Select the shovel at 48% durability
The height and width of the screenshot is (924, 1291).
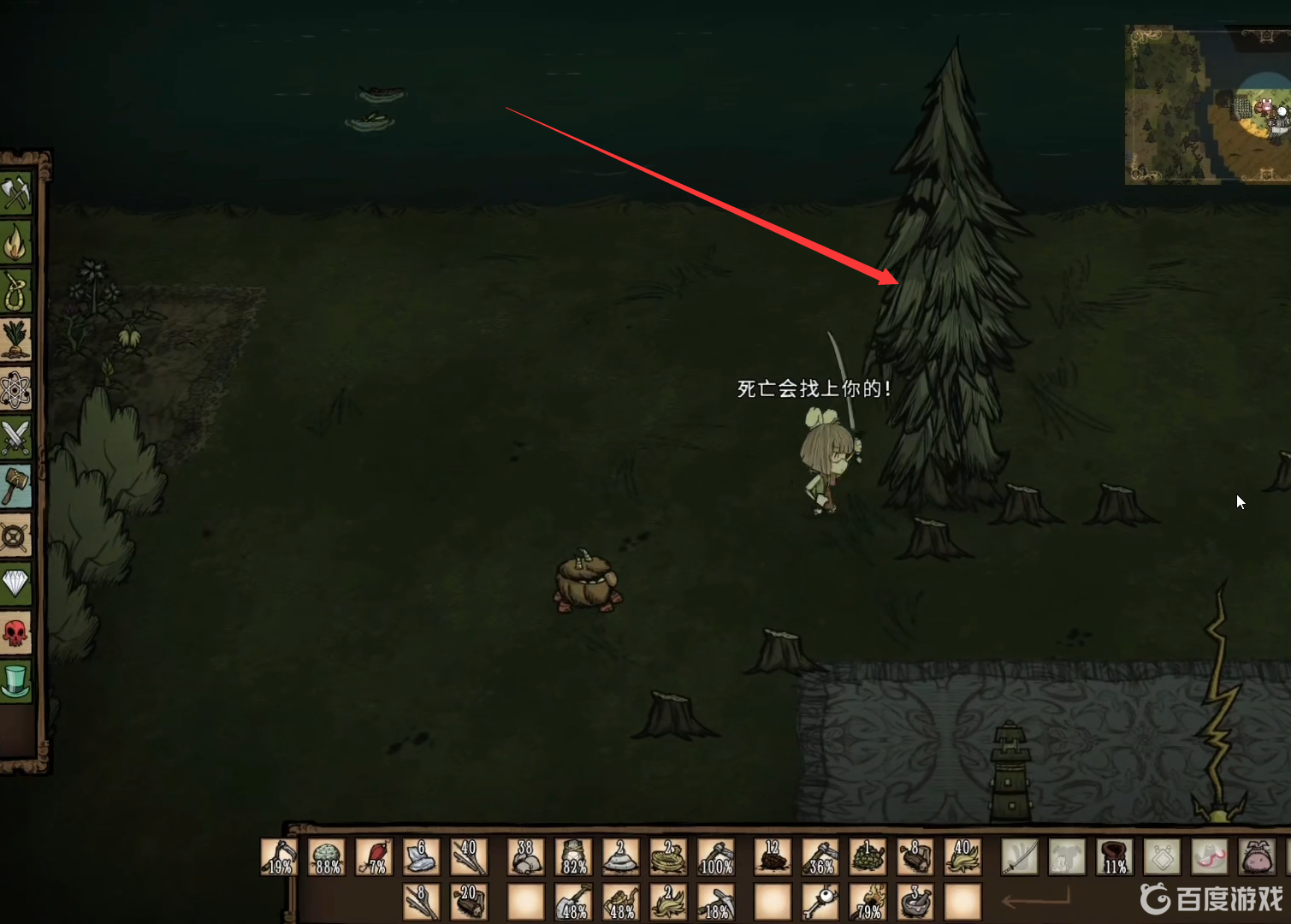572,902
